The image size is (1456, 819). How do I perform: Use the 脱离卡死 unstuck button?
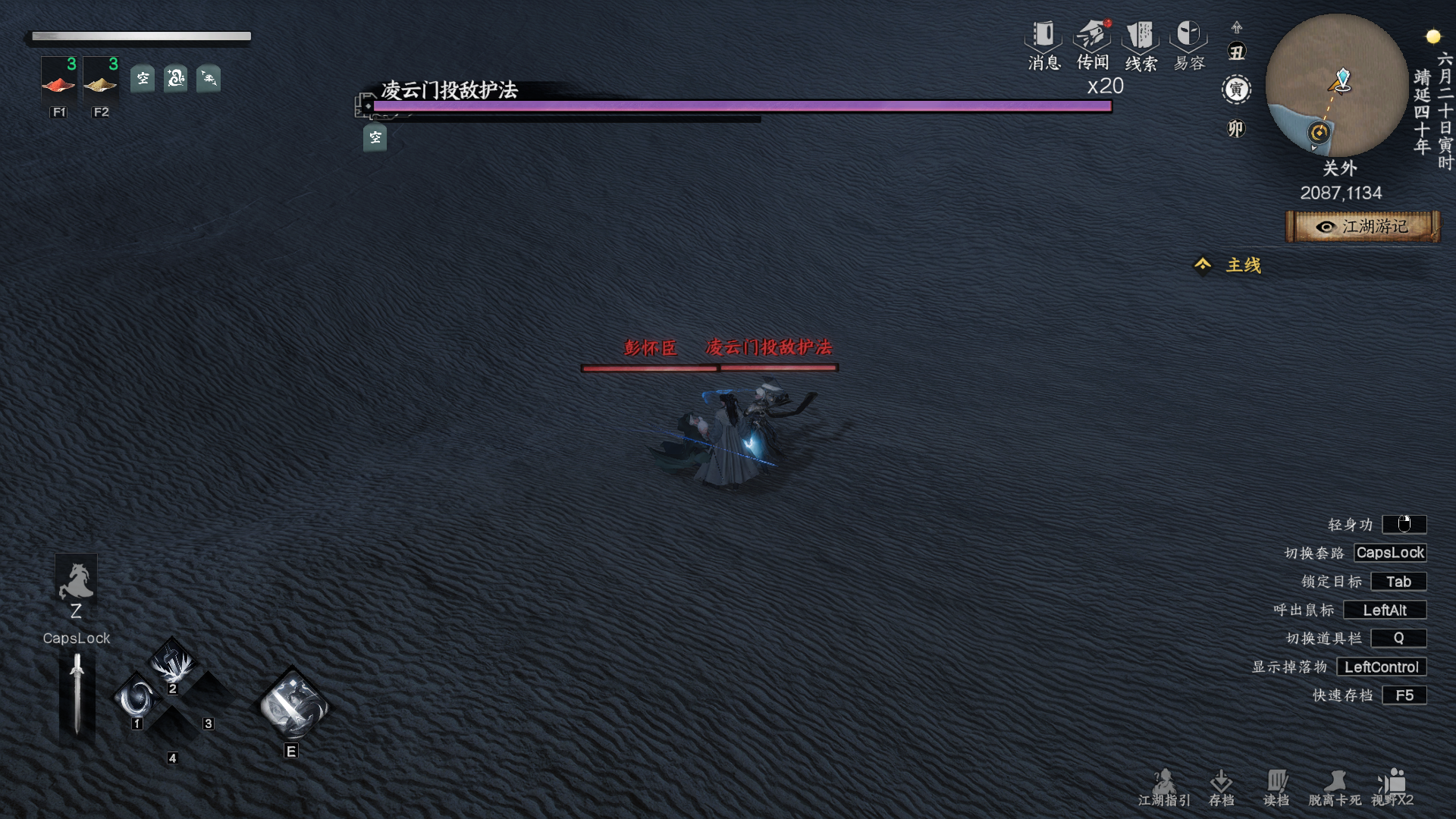coord(1335,788)
